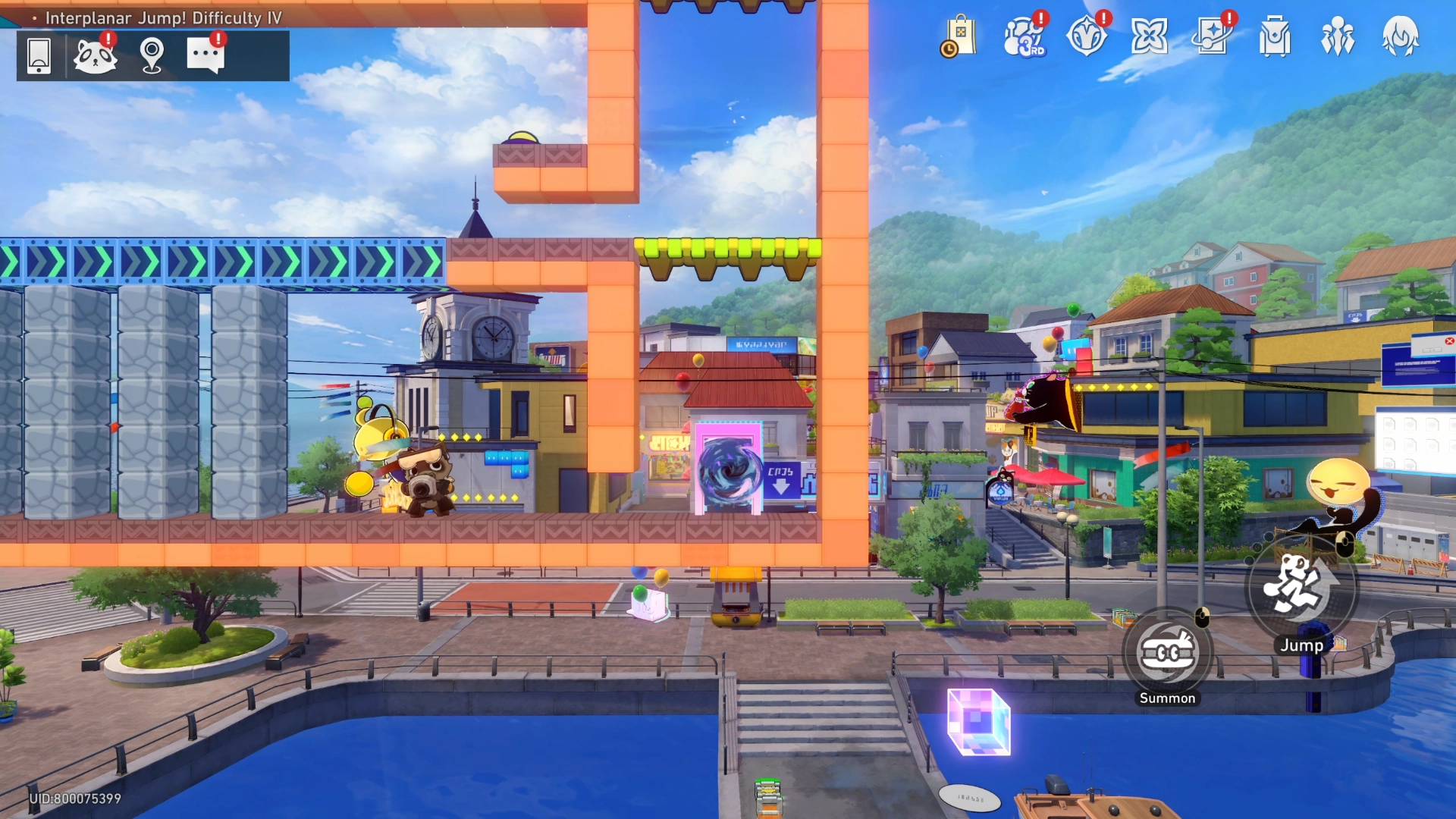
Task: Open the backpack inventory icon
Action: (x=1275, y=38)
